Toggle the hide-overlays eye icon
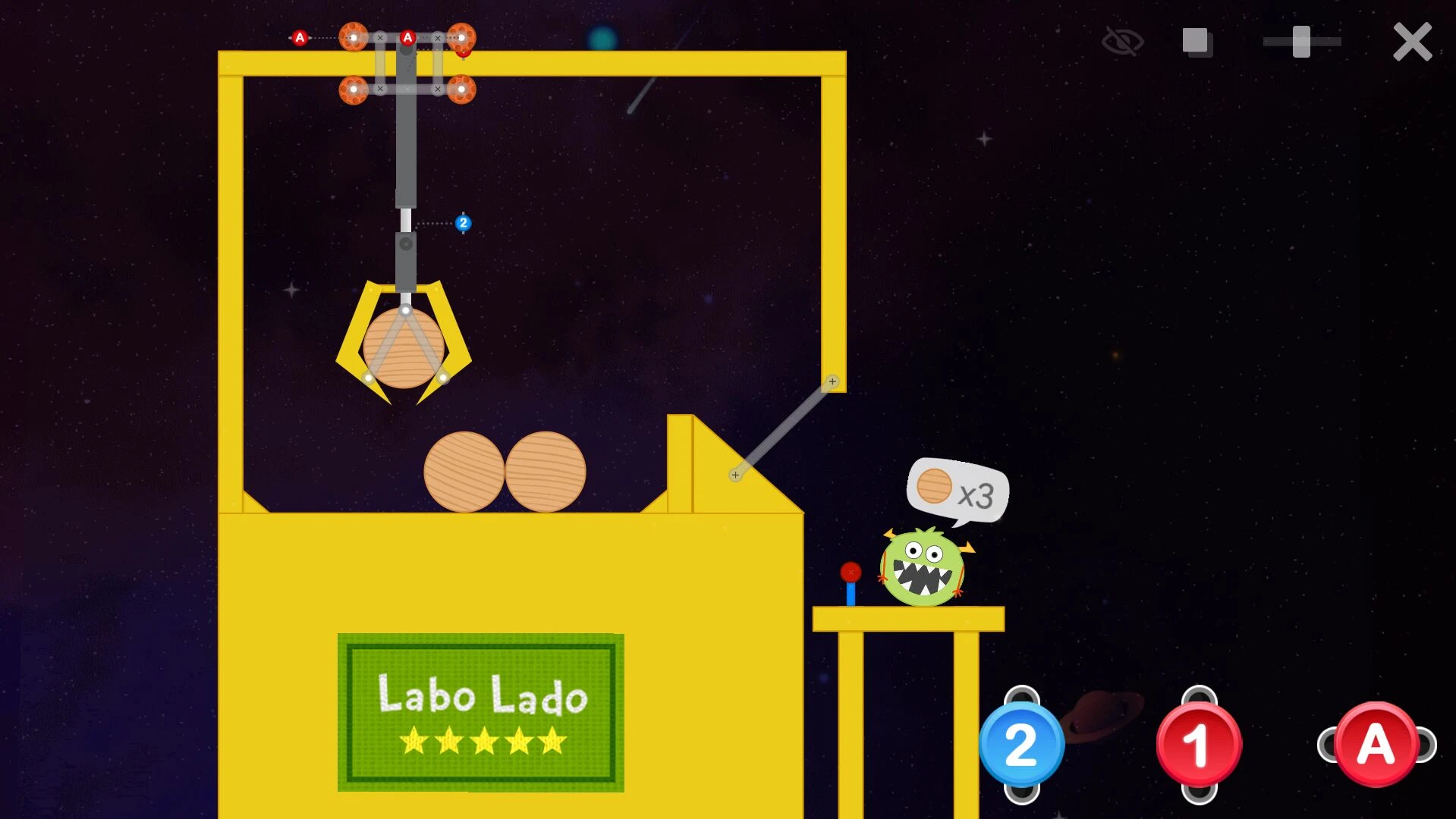 tap(1123, 42)
